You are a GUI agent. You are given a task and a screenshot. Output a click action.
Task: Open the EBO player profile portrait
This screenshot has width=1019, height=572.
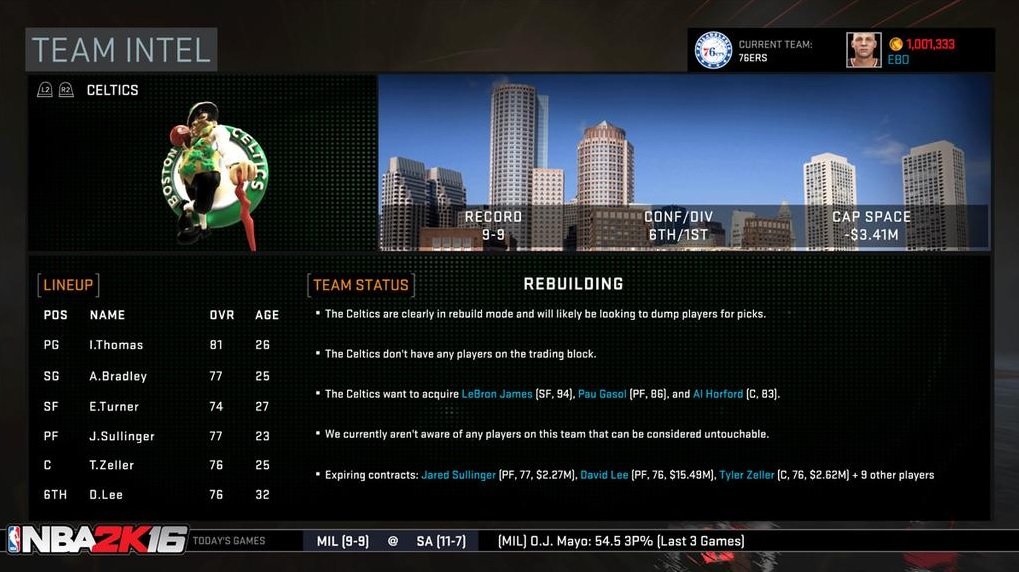863,50
